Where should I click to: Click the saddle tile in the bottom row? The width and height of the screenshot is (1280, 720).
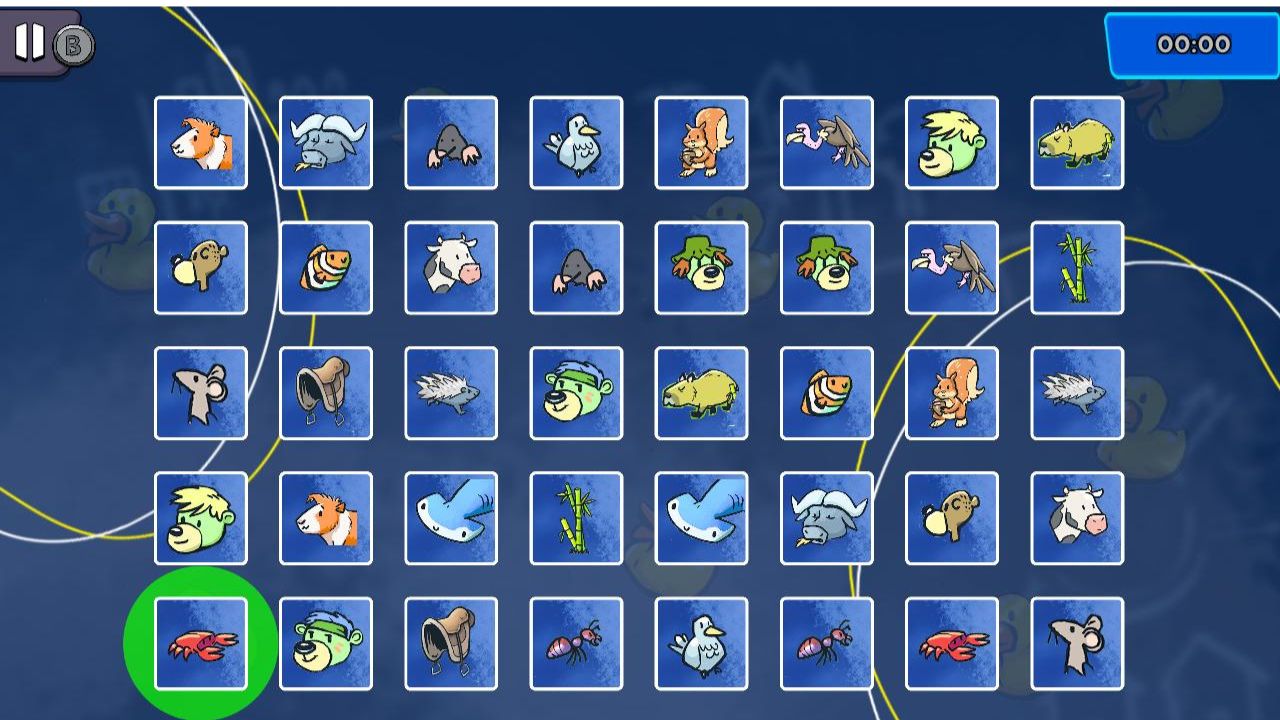point(451,643)
